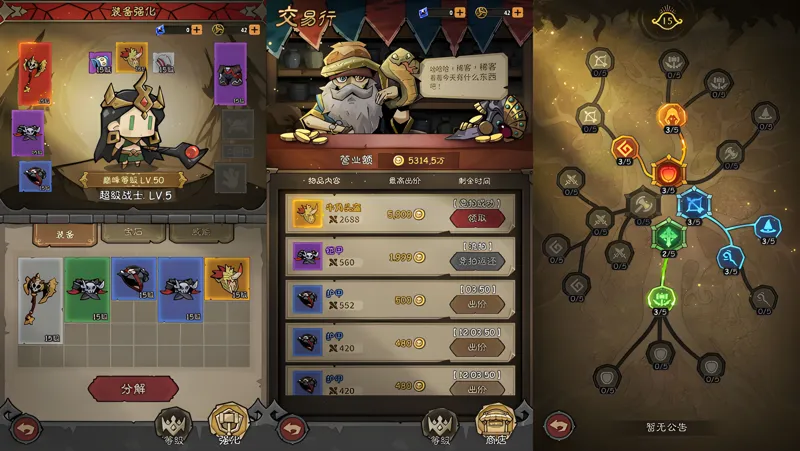This screenshot has height=451, width=800.
Task: Select the central red flame skill node
Action: pos(666,174)
